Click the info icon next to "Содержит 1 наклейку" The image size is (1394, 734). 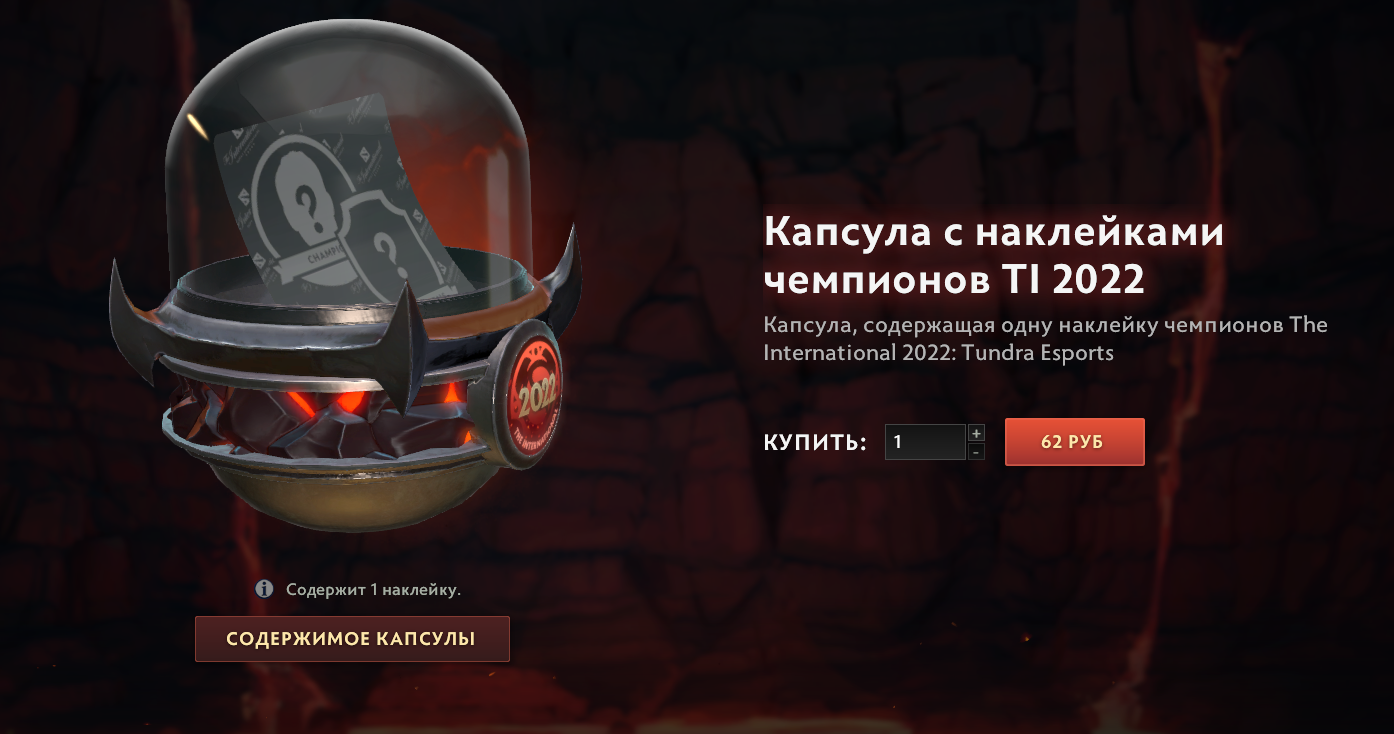263,590
